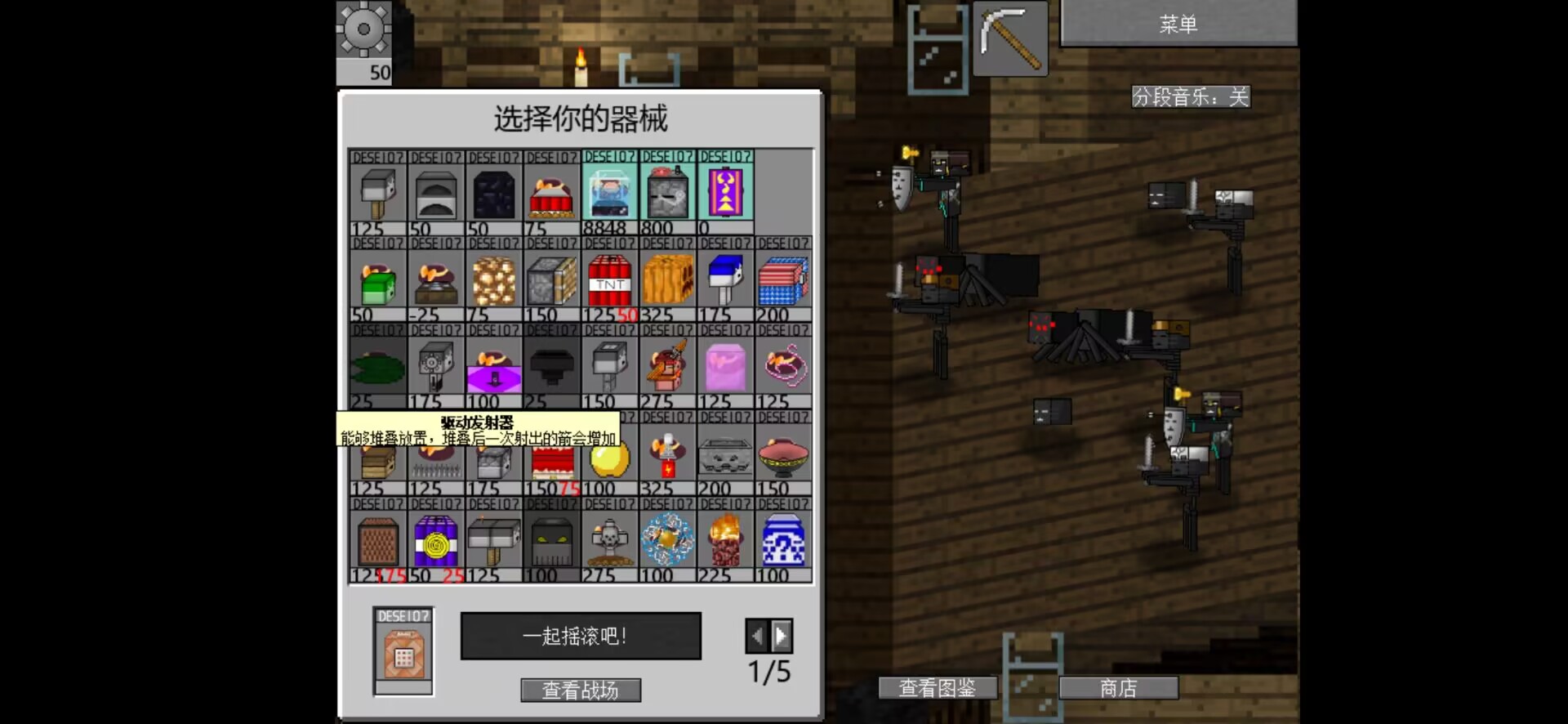Open the 商店 shop
The height and width of the screenshot is (724, 1568).
click(x=1118, y=688)
